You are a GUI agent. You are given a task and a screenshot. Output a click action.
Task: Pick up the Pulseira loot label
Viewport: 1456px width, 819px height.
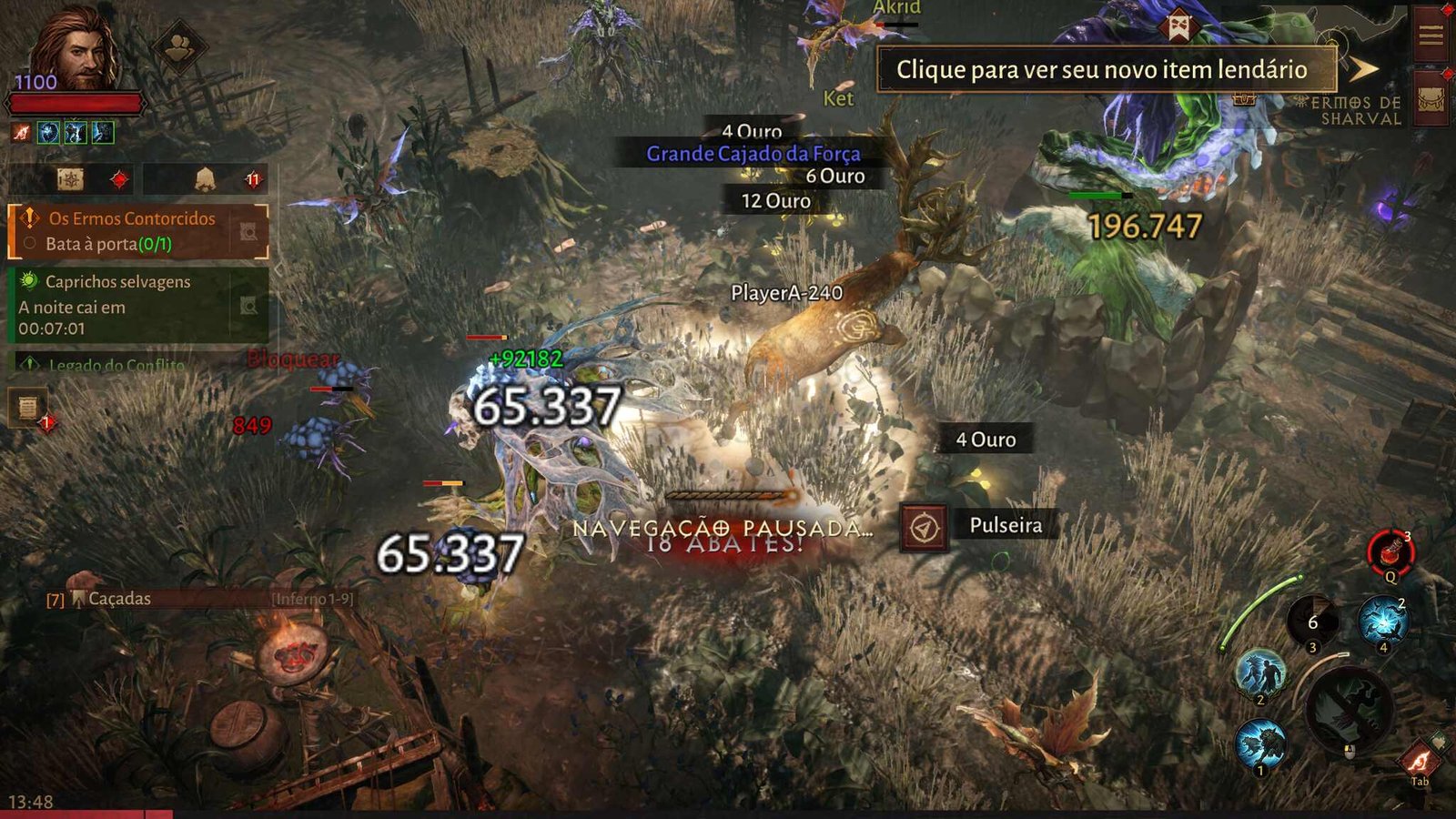(x=1005, y=525)
